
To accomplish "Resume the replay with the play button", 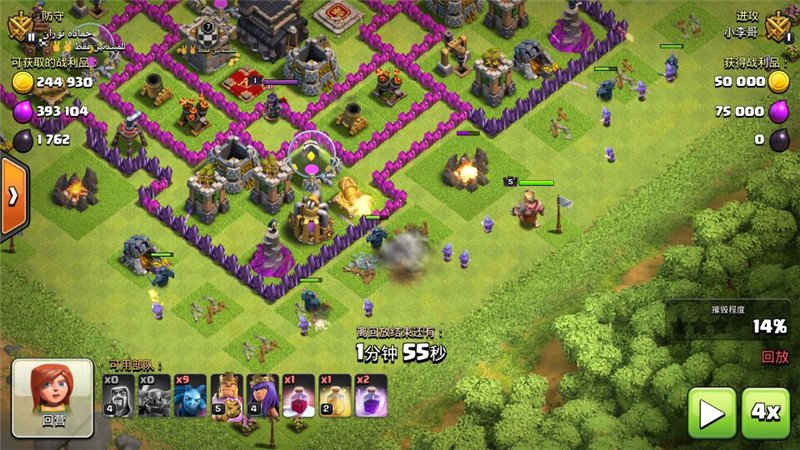I will click(712, 412).
